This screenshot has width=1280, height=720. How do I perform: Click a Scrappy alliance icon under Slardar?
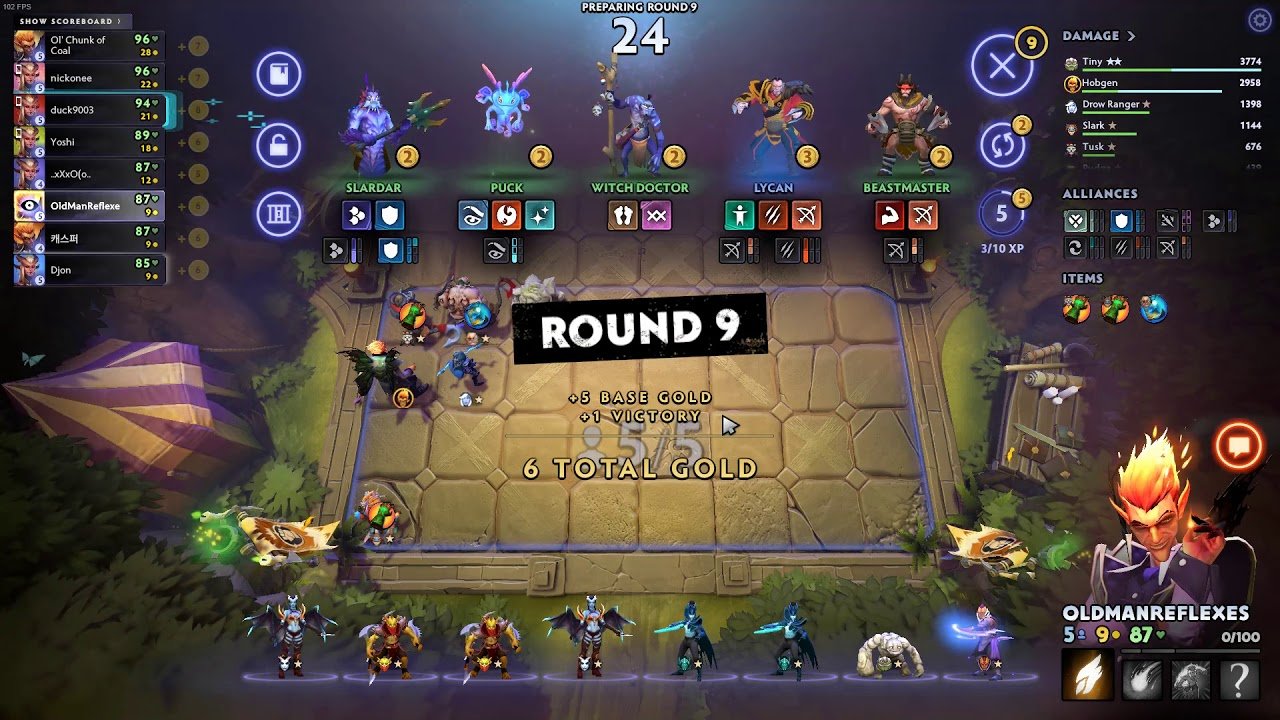pyautogui.click(x=358, y=215)
